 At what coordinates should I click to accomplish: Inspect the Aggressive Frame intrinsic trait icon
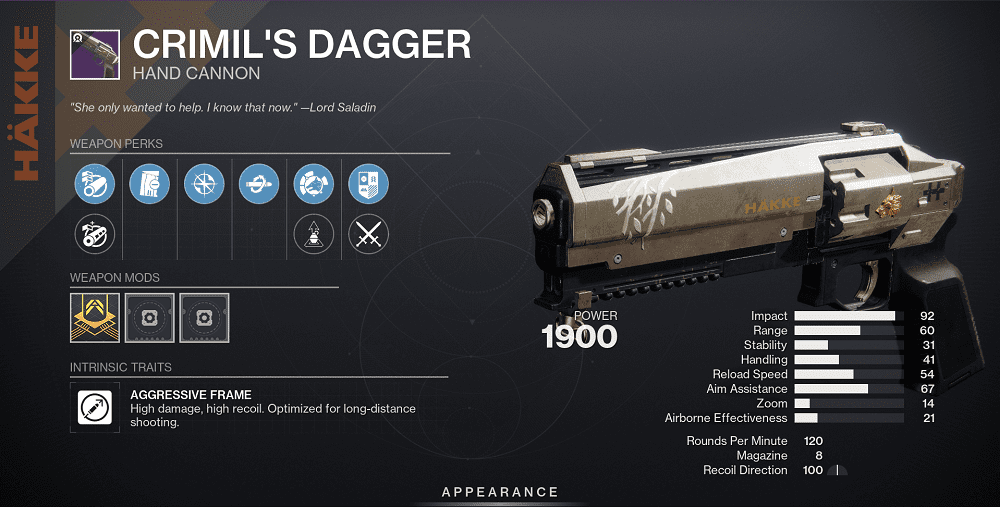pos(95,408)
